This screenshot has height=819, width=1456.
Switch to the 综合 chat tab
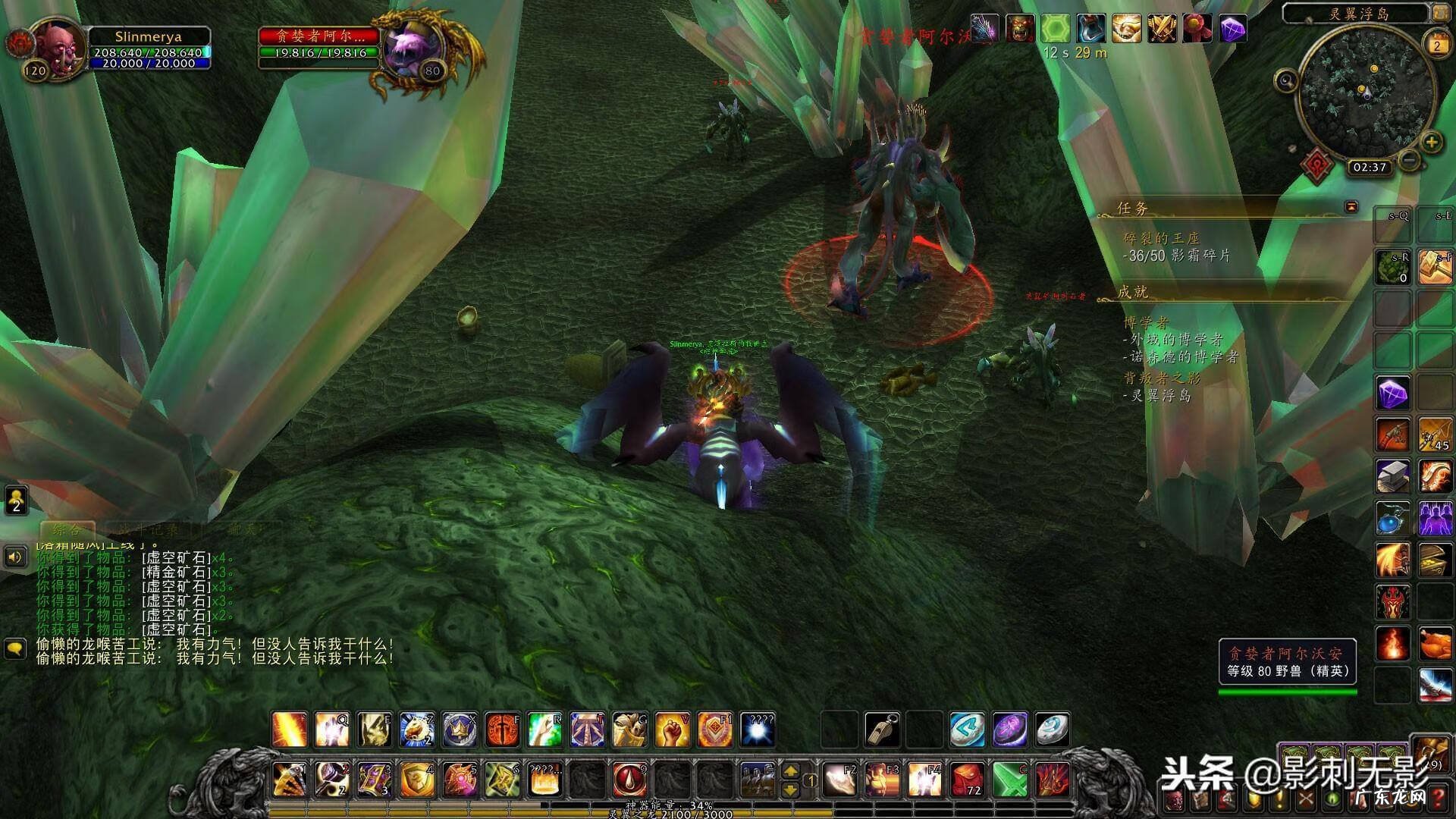[67, 529]
